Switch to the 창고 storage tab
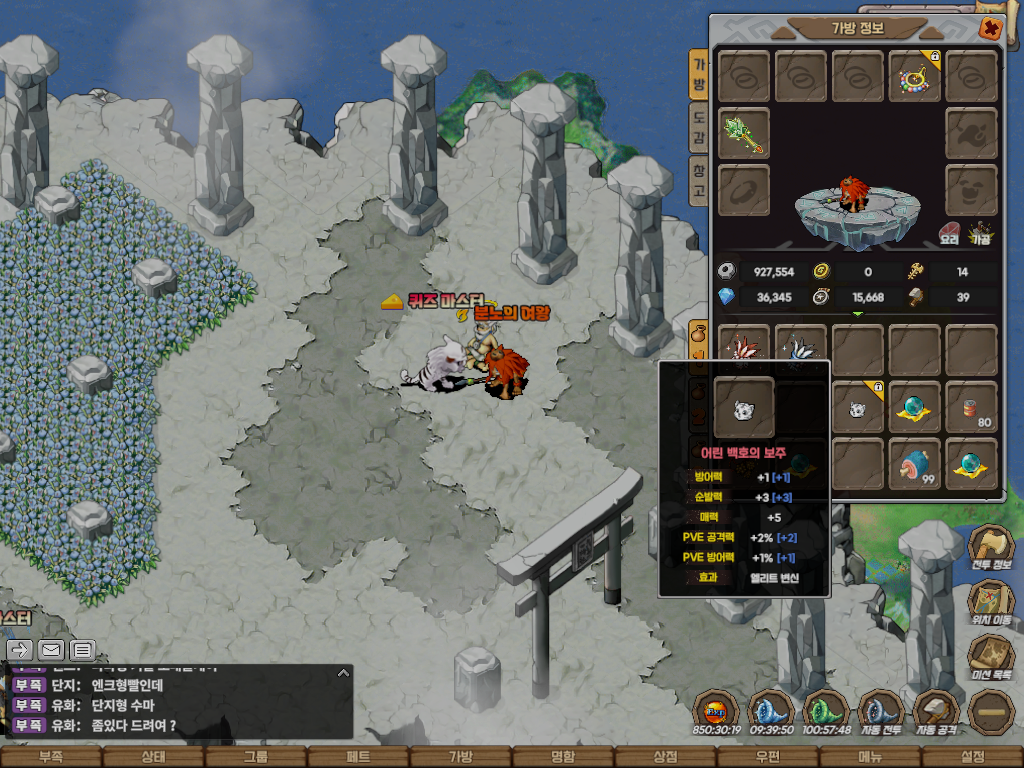1024x768 pixels. pyautogui.click(x=698, y=181)
